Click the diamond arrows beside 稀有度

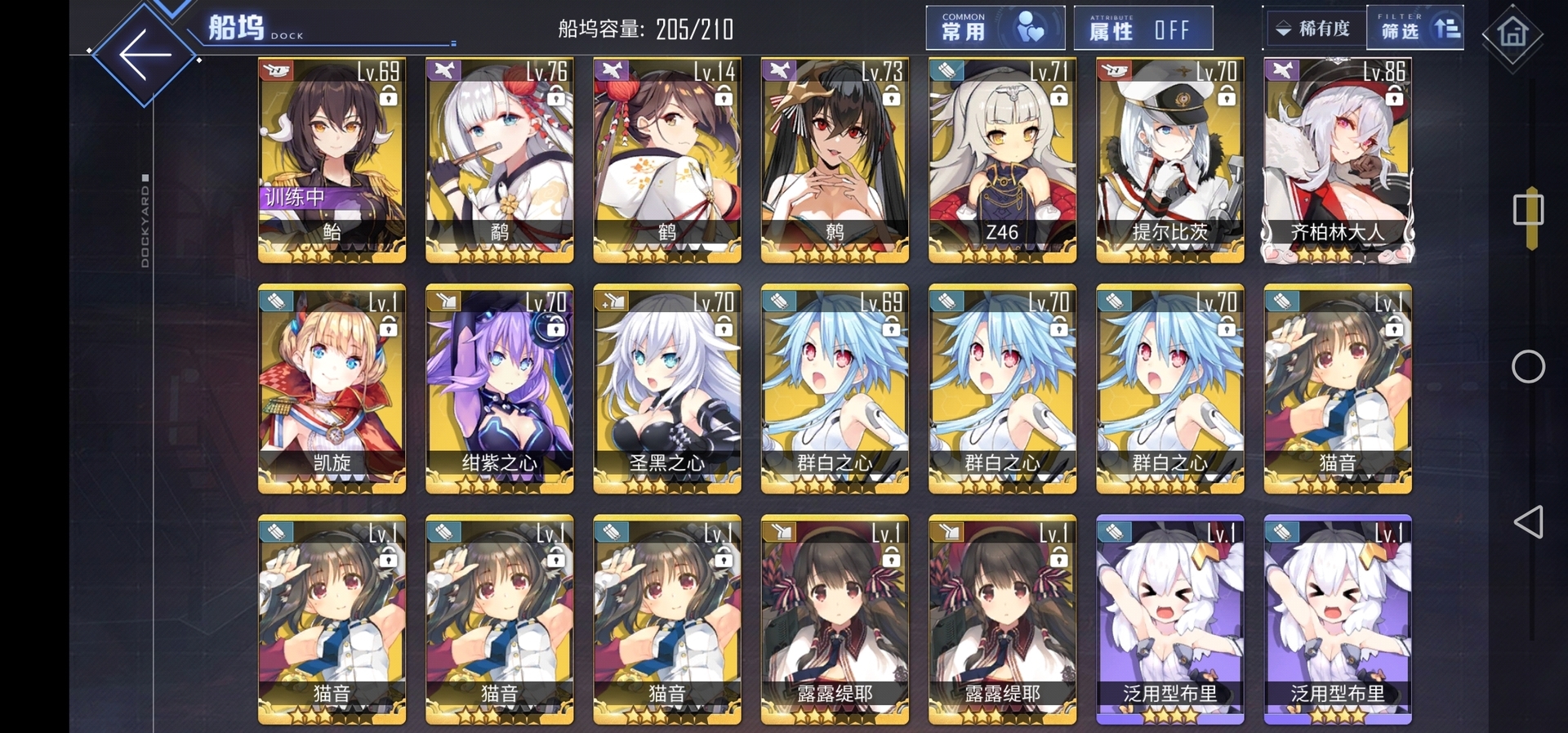tap(1282, 27)
